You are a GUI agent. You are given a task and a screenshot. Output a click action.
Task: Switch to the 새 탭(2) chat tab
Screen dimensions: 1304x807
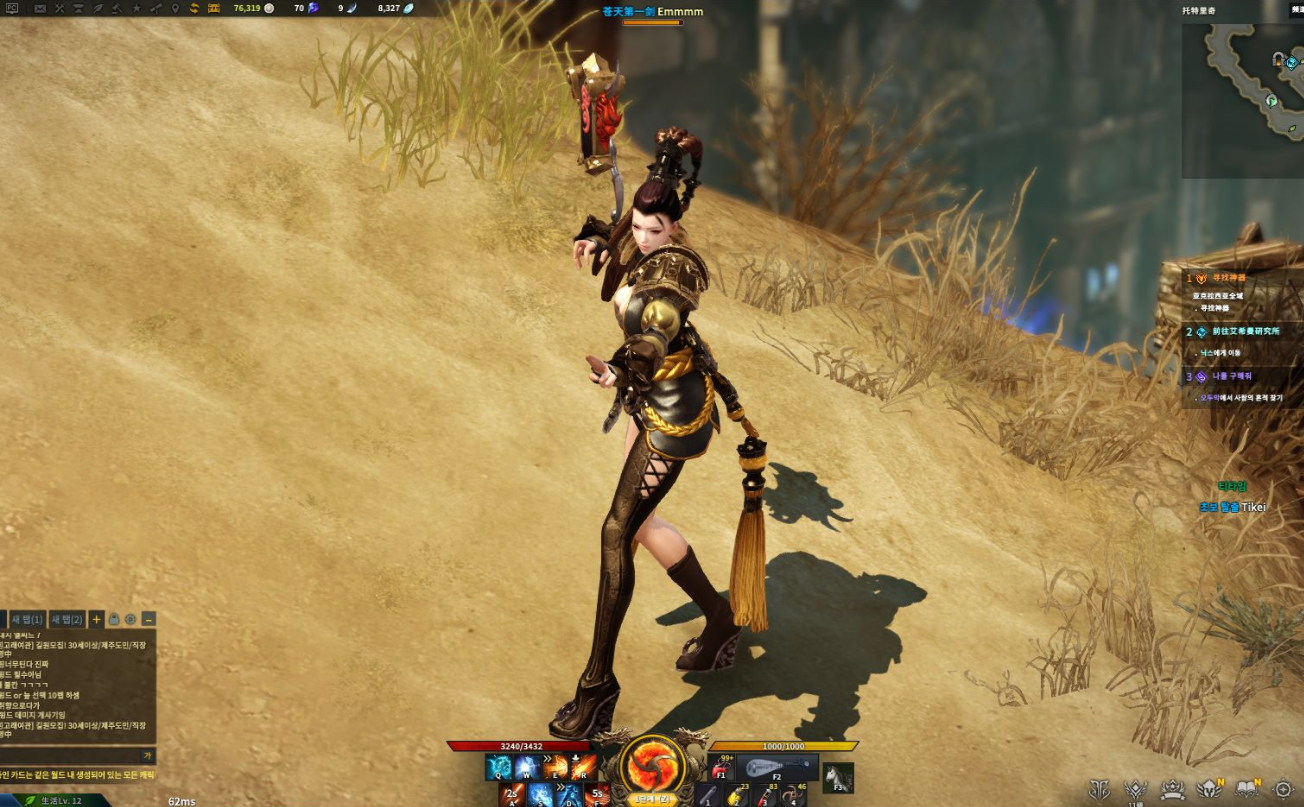coord(67,620)
